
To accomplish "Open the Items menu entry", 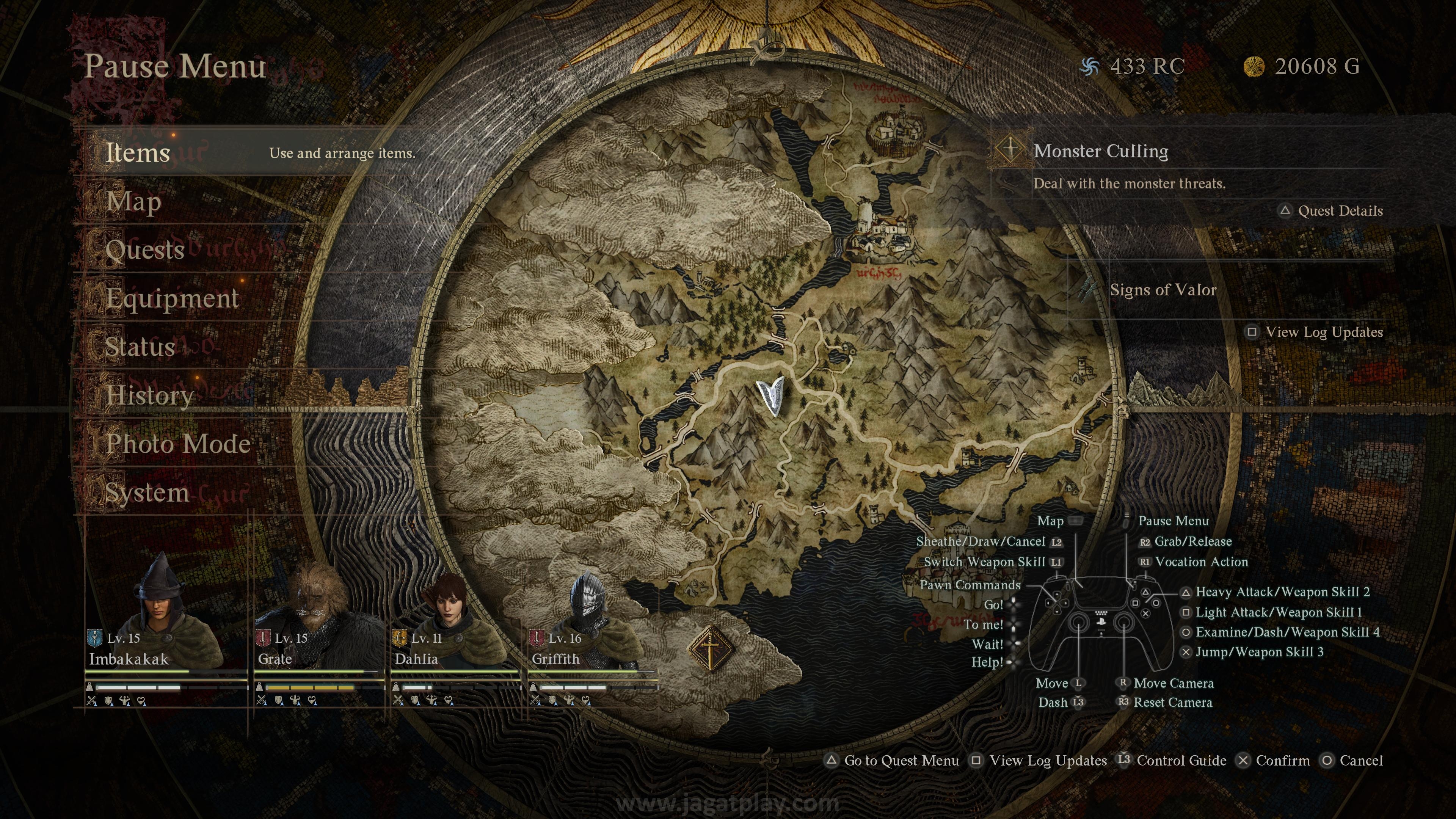I will point(138,152).
